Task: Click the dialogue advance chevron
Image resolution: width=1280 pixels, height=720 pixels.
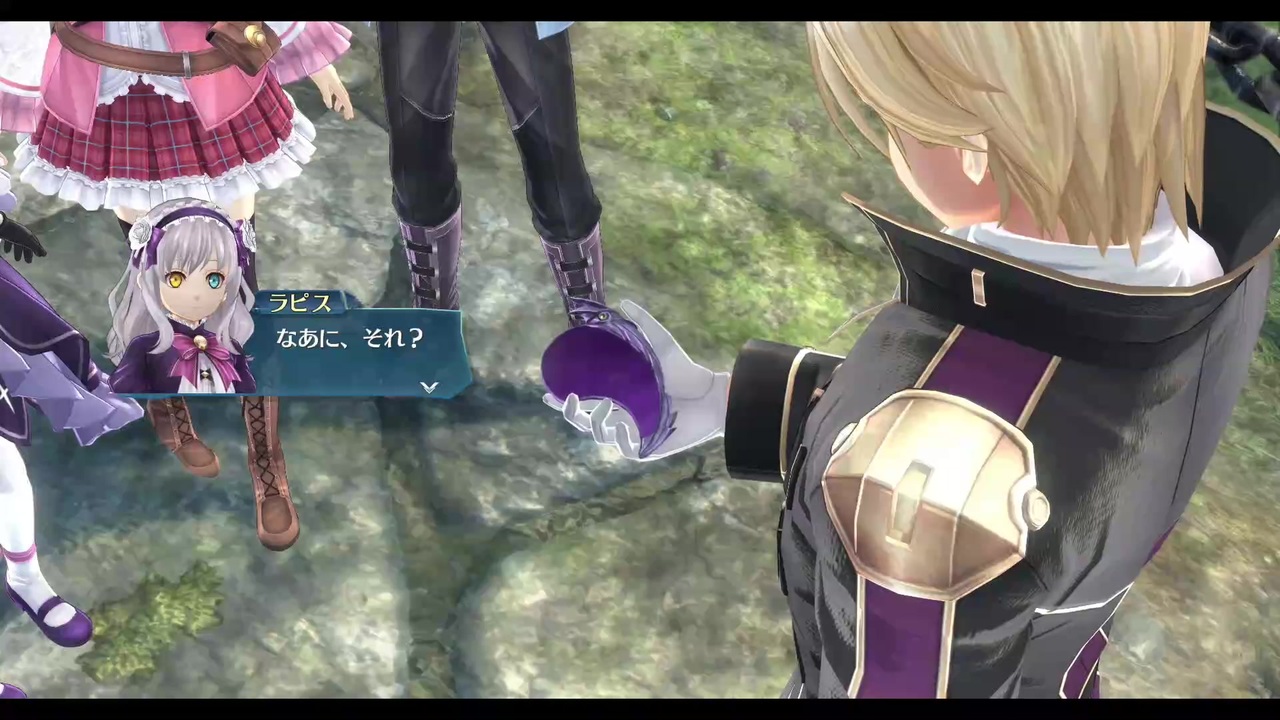Action: click(428, 387)
